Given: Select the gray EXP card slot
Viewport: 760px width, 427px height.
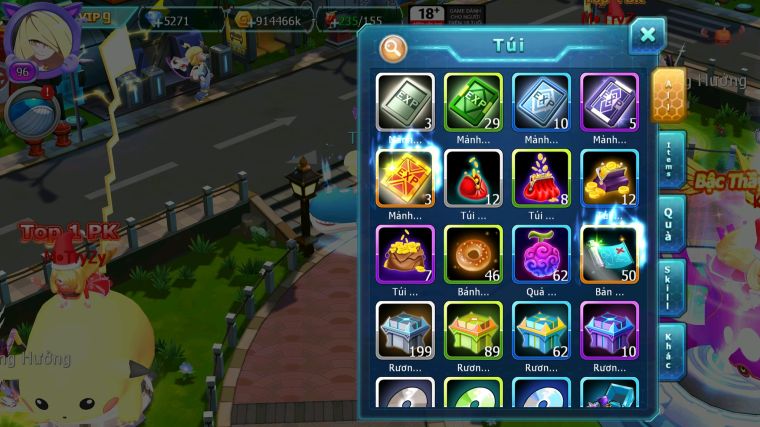Looking at the screenshot, I should [405, 102].
